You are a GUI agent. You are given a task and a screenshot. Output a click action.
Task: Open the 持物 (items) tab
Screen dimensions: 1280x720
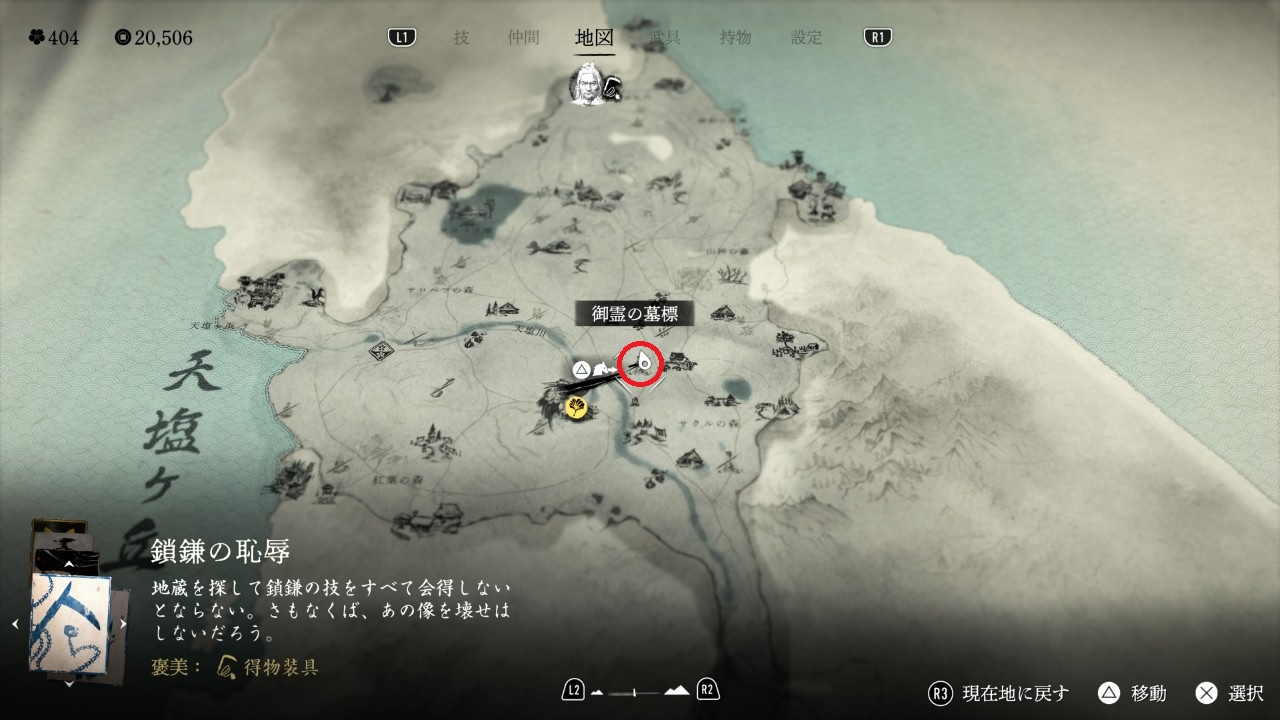(x=735, y=38)
